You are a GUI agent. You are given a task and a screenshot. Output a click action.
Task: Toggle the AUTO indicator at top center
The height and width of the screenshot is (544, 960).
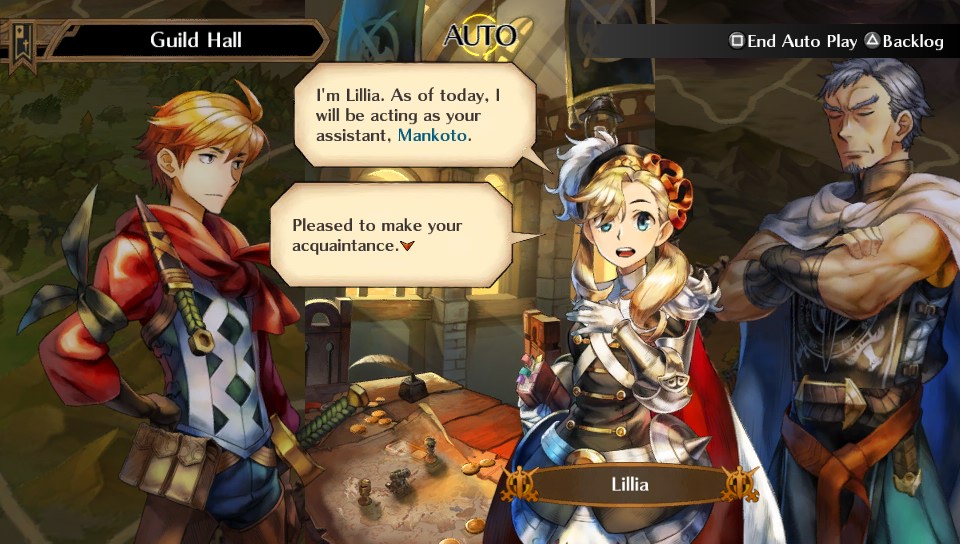pyautogui.click(x=479, y=37)
